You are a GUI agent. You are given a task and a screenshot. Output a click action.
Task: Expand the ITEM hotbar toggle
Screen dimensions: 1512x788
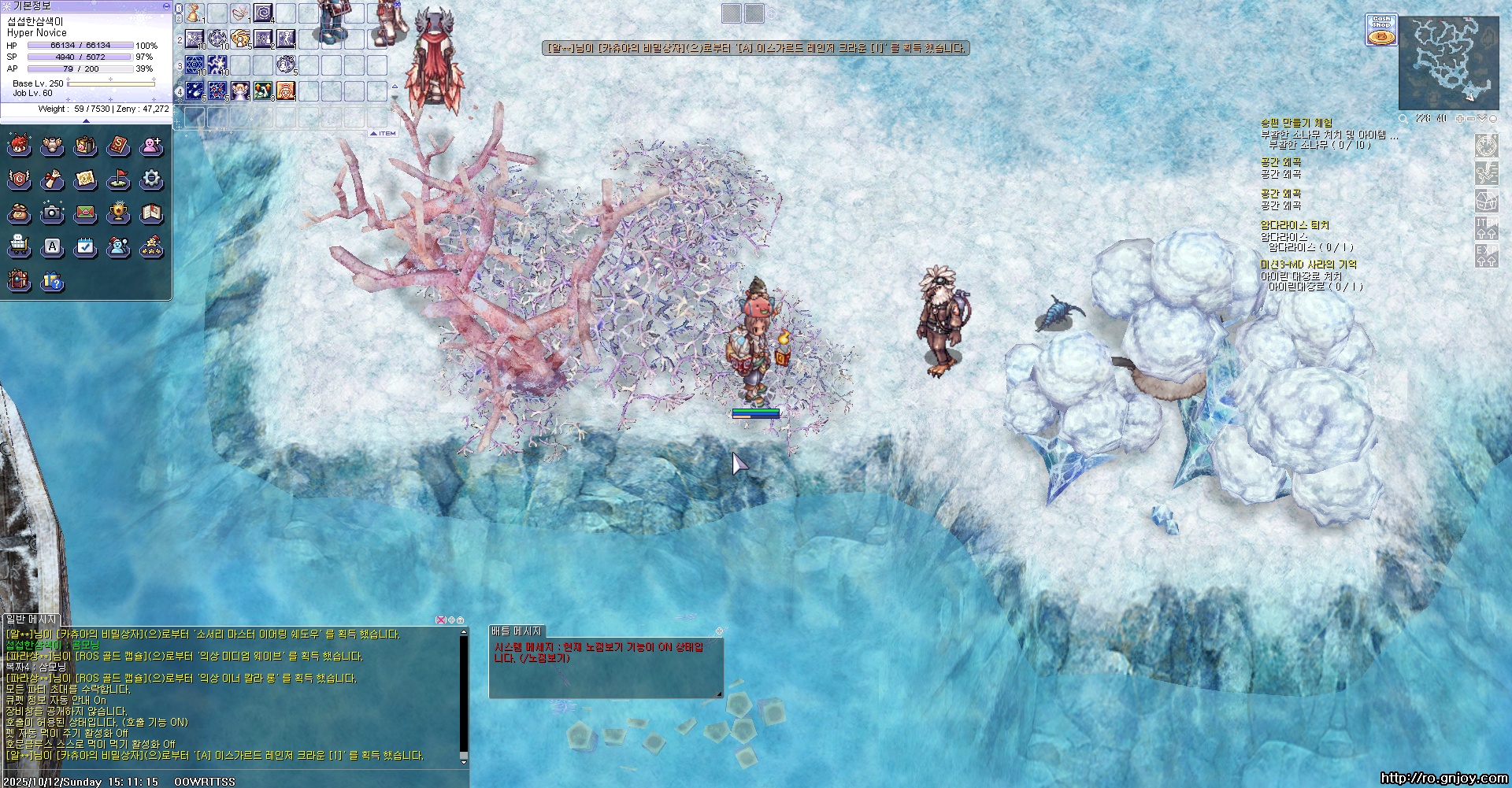(384, 134)
